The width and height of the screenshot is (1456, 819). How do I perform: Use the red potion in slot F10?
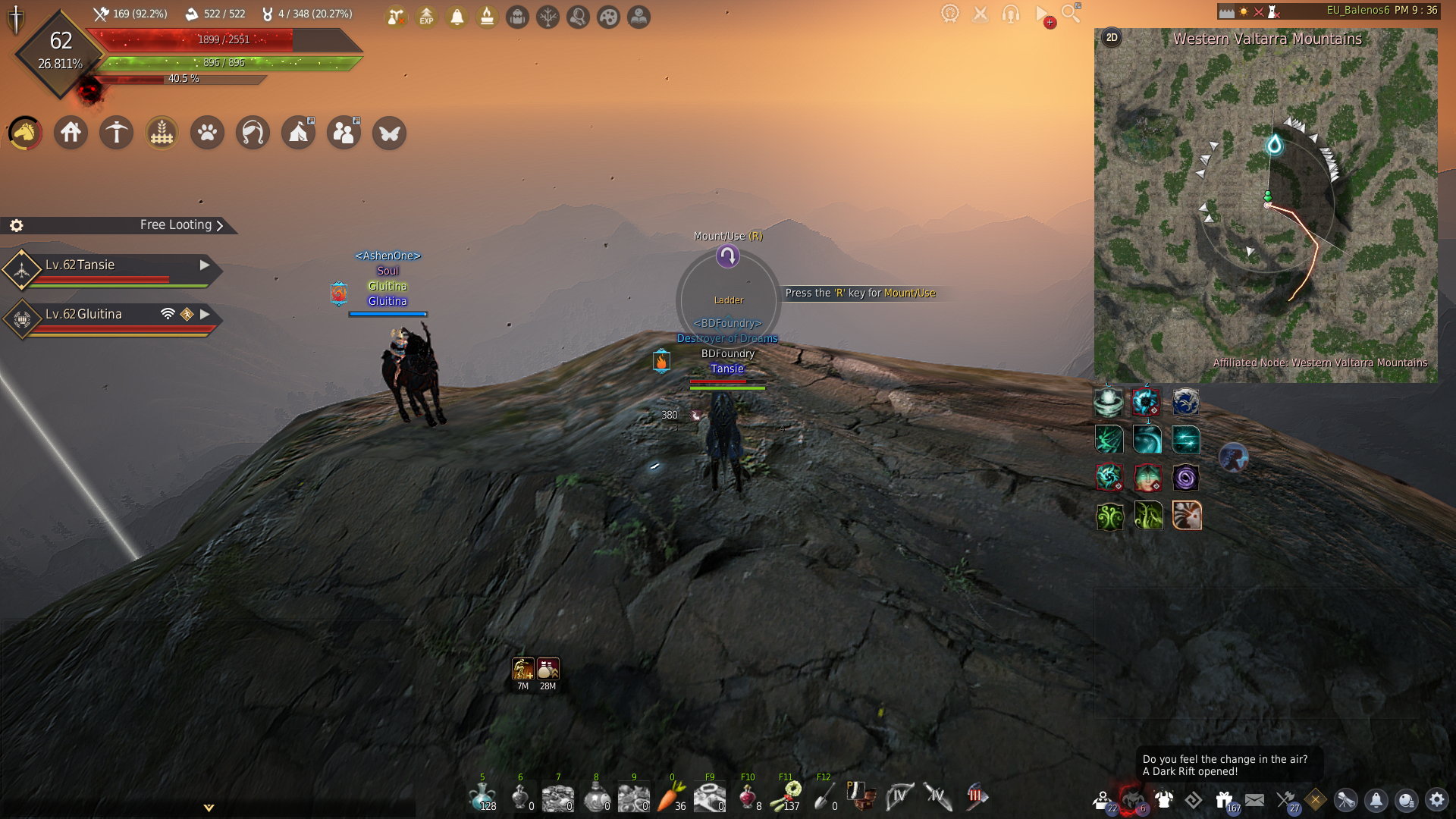(x=747, y=796)
